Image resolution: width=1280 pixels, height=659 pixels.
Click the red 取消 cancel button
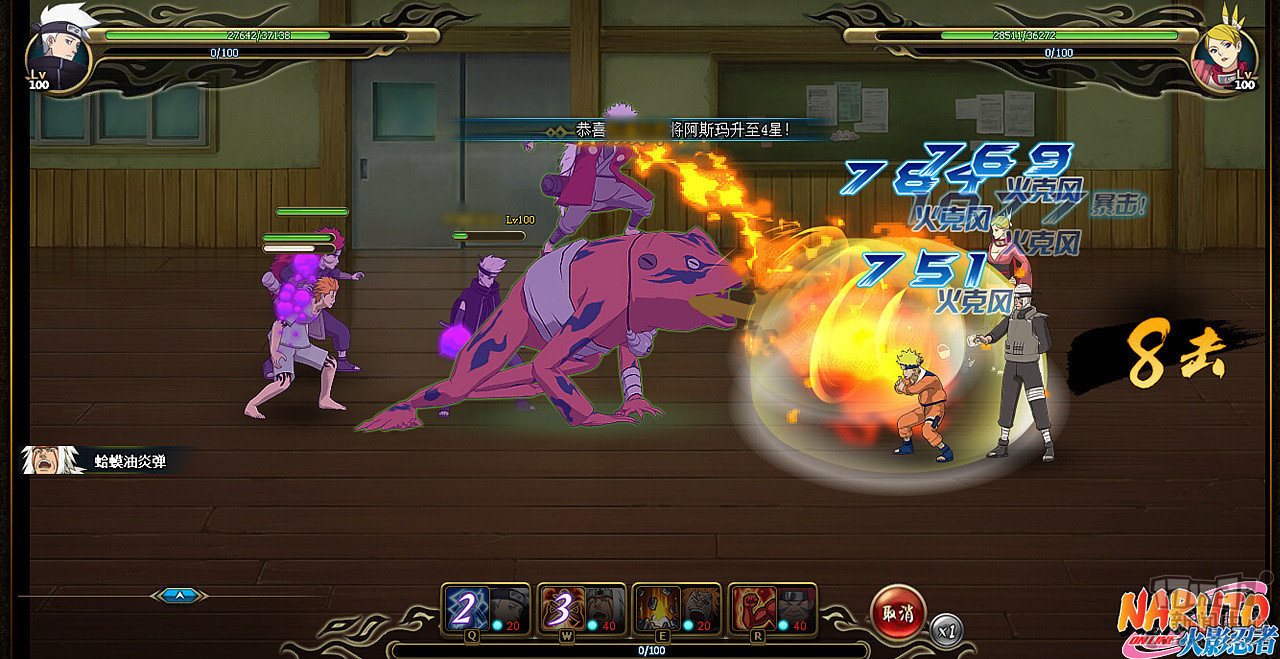click(898, 612)
